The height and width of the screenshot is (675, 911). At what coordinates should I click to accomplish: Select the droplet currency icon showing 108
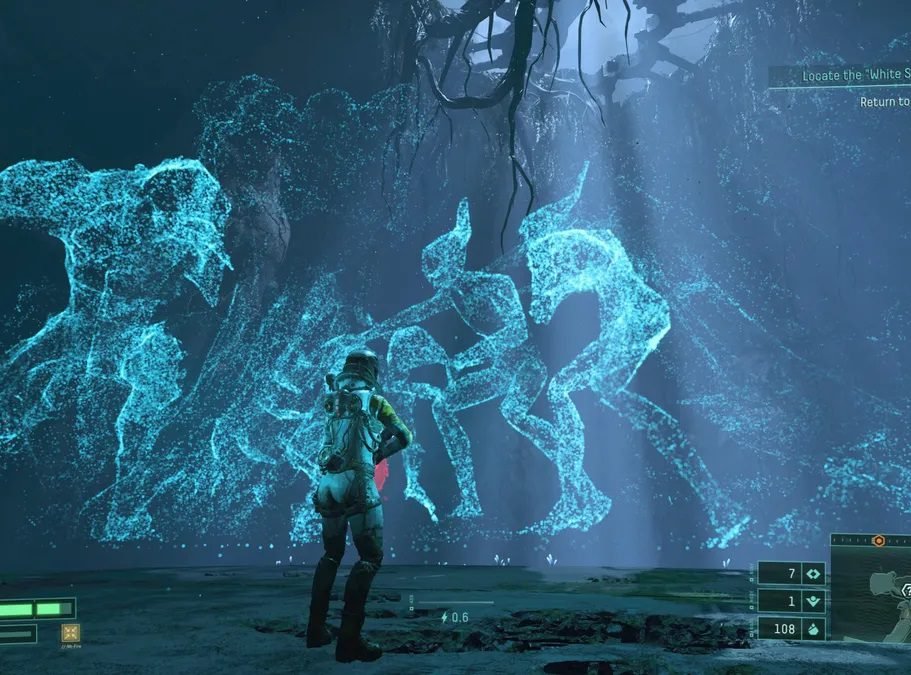pyautogui.click(x=812, y=628)
